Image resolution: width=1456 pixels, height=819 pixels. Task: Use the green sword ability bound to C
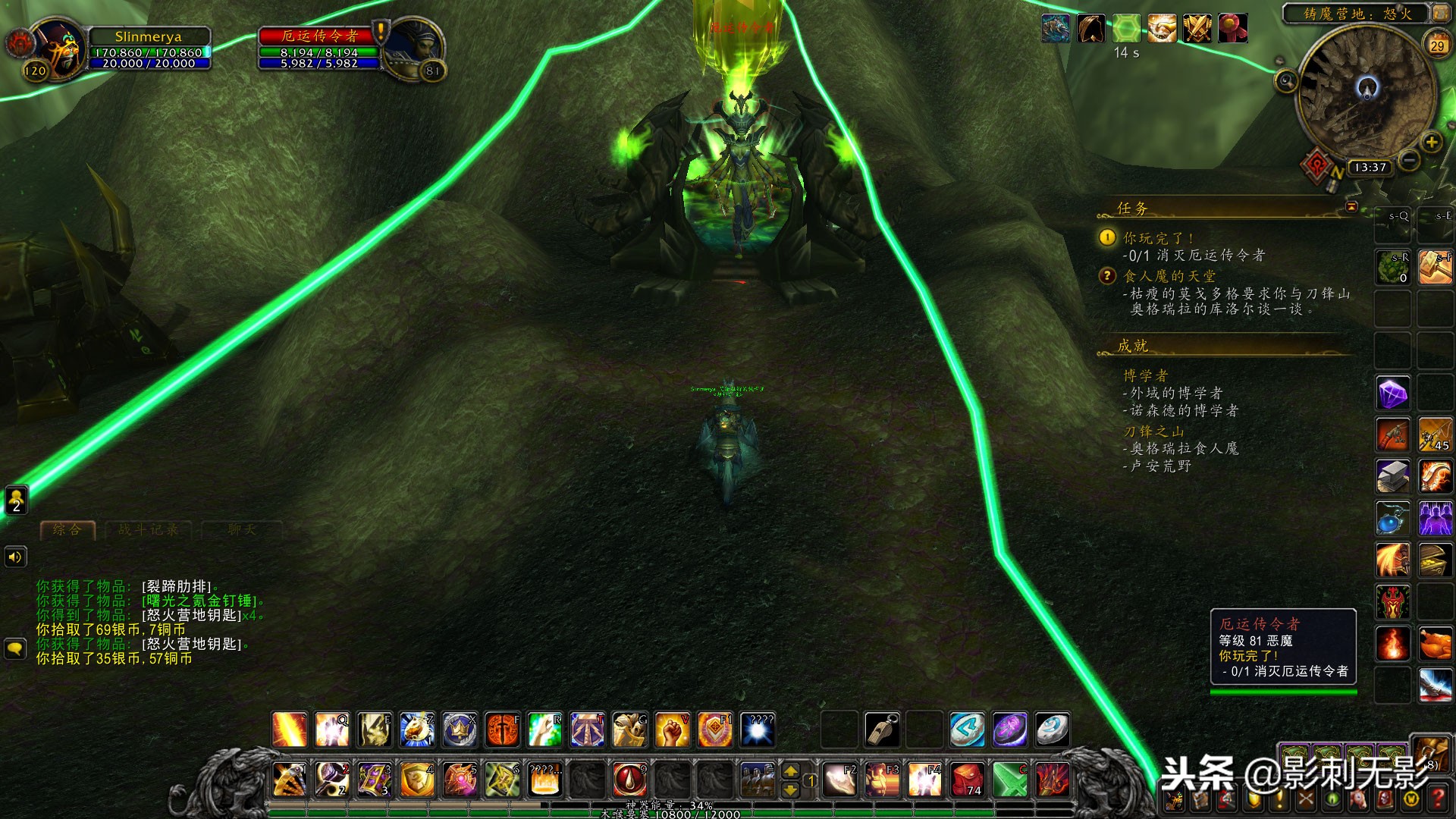click(1010, 779)
